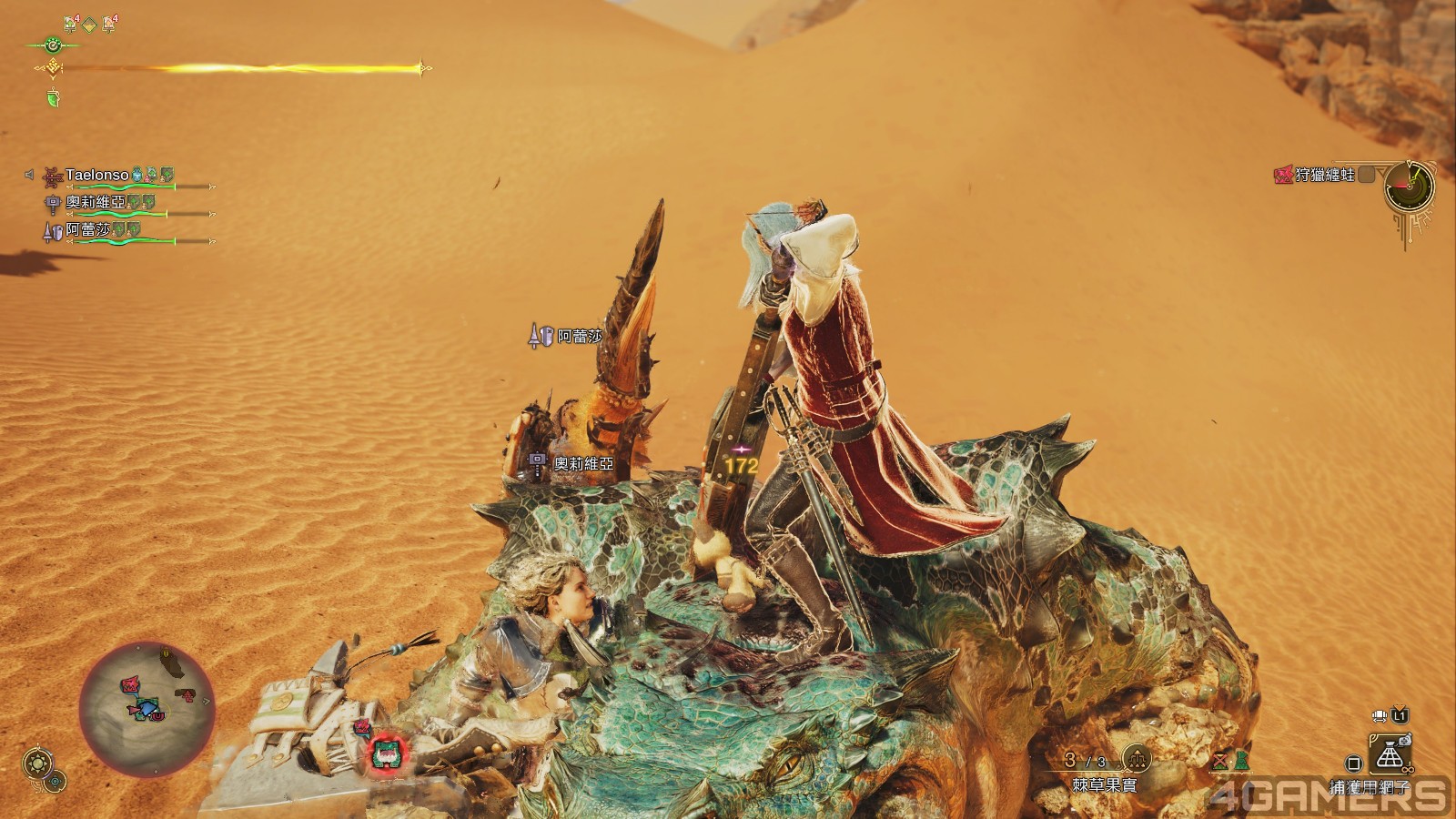Open the circular minimap
Screen dimensions: 1456x819
(x=147, y=708)
